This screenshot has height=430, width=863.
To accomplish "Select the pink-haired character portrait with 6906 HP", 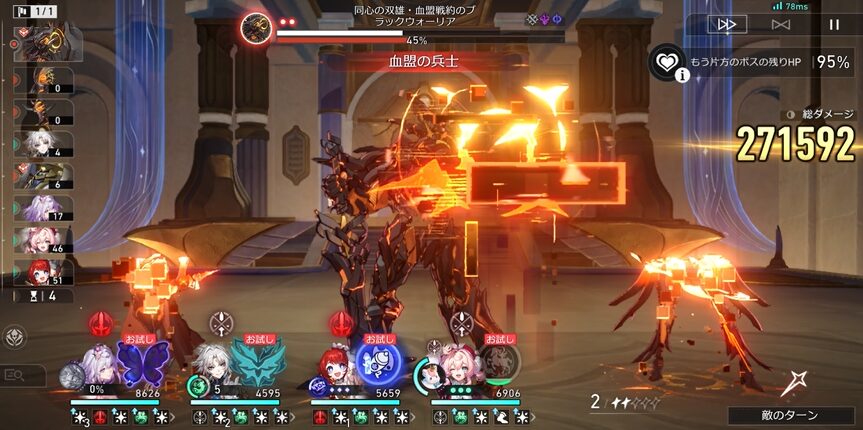I will 456,366.
